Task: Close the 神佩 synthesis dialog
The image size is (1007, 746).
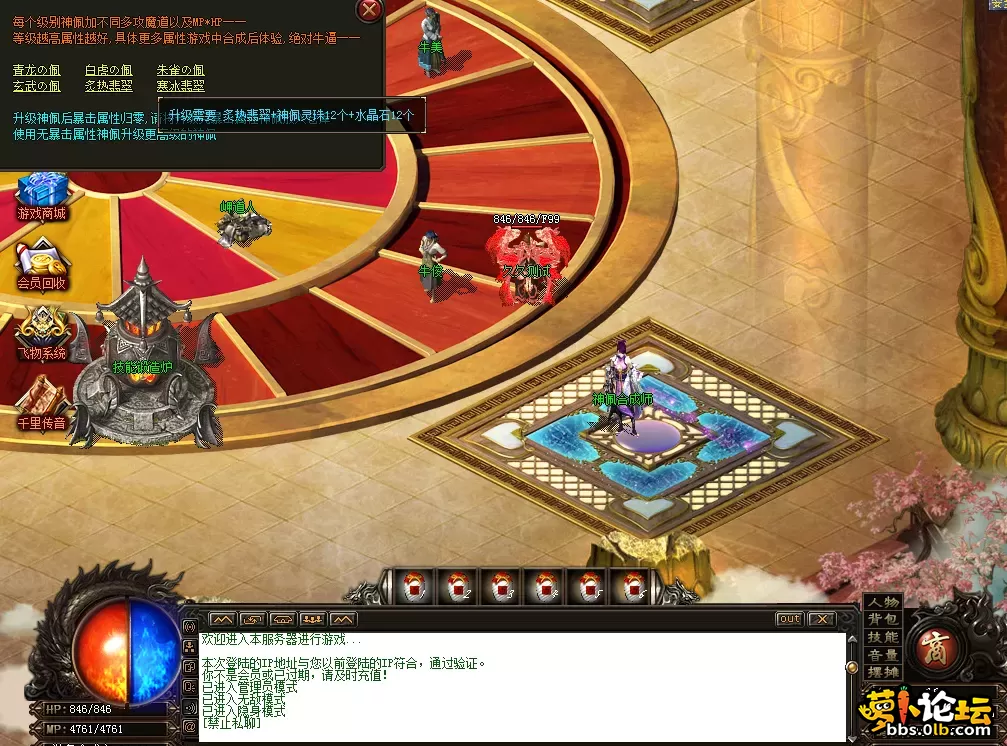Action: (x=370, y=11)
